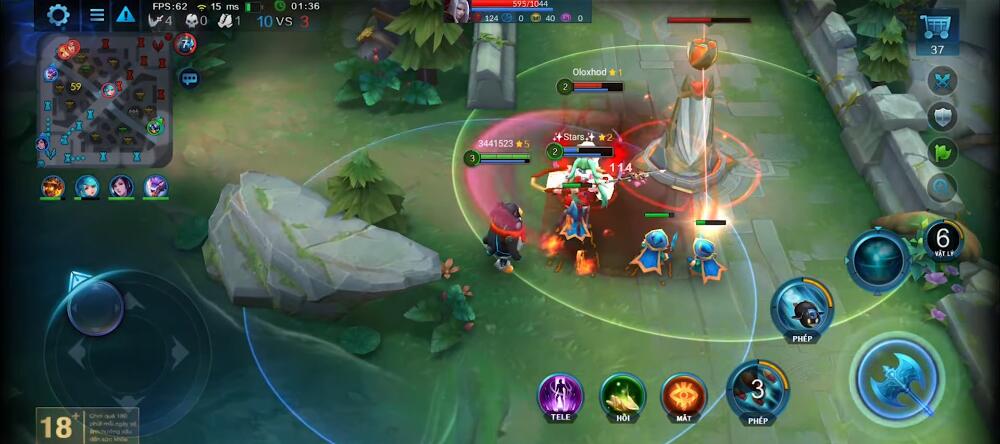This screenshot has width=1000, height=444.
Task: Activate the TELE recall spell
Action: 560,394
